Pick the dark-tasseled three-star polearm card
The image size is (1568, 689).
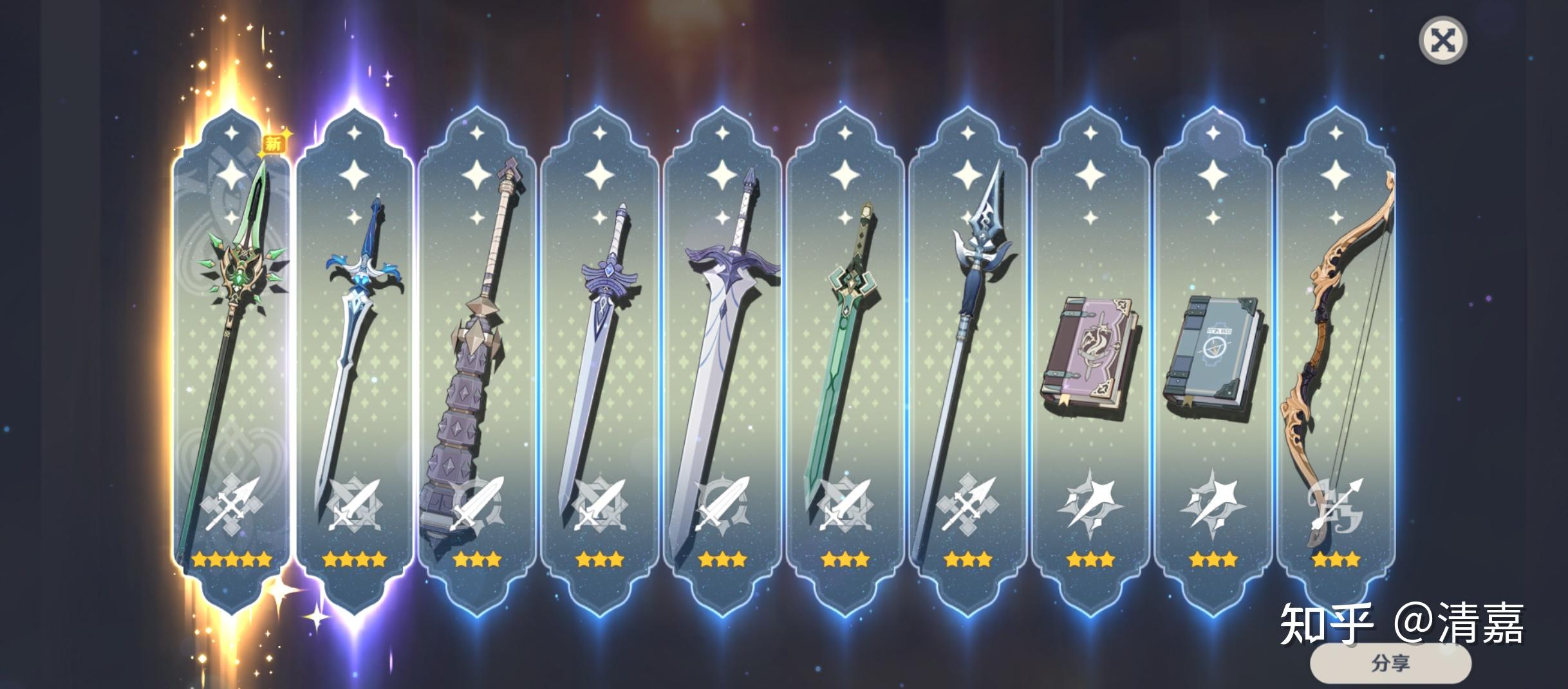tap(967, 360)
